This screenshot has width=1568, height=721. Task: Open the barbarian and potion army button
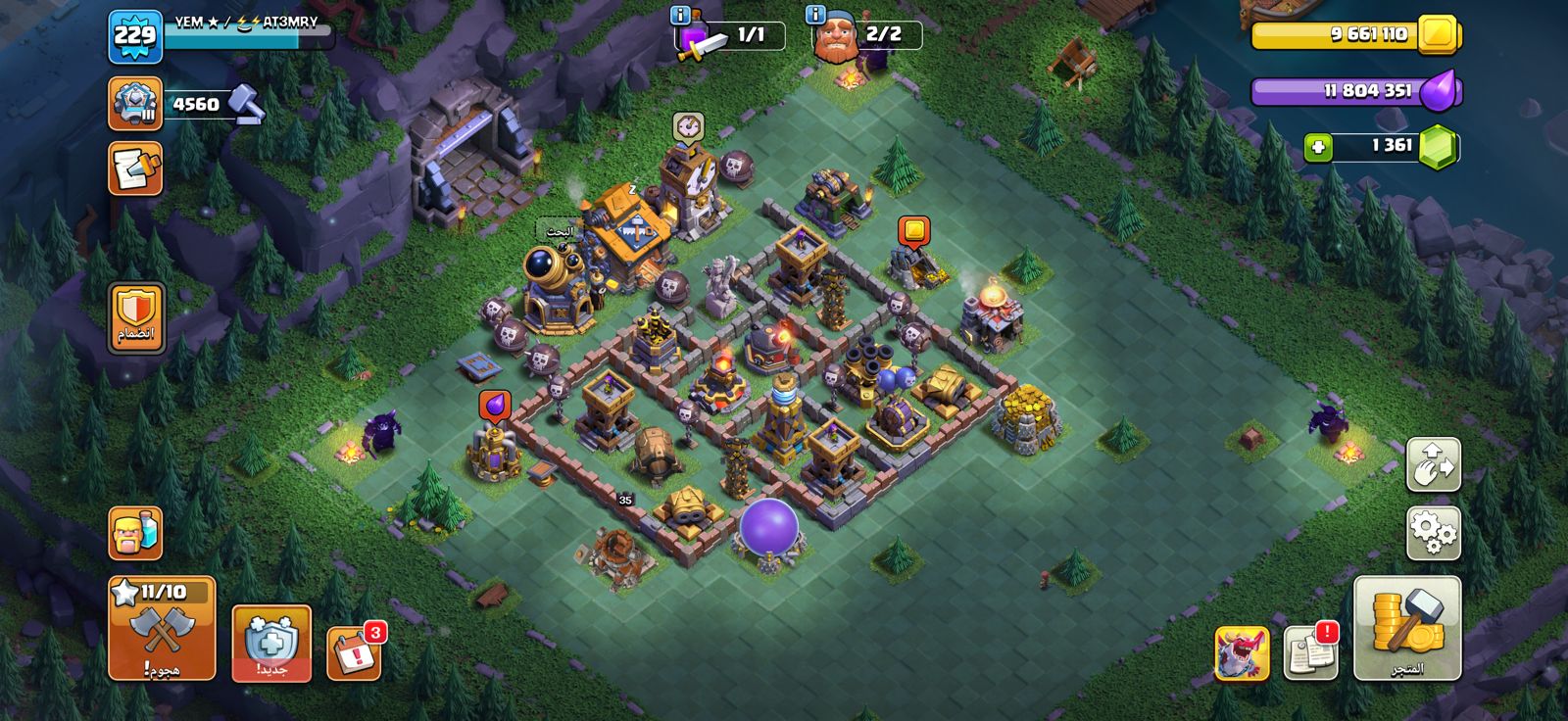click(x=135, y=534)
